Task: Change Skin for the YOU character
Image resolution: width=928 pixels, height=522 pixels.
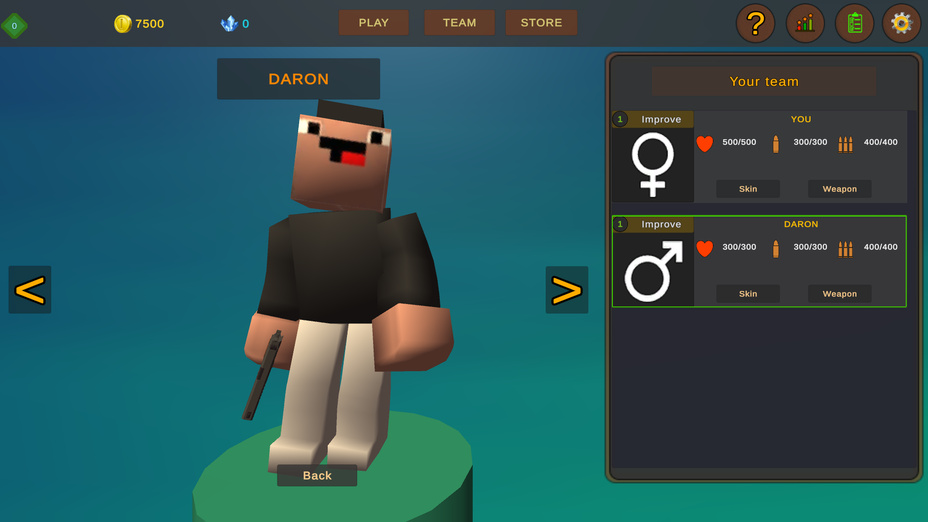Action: pyautogui.click(x=748, y=189)
